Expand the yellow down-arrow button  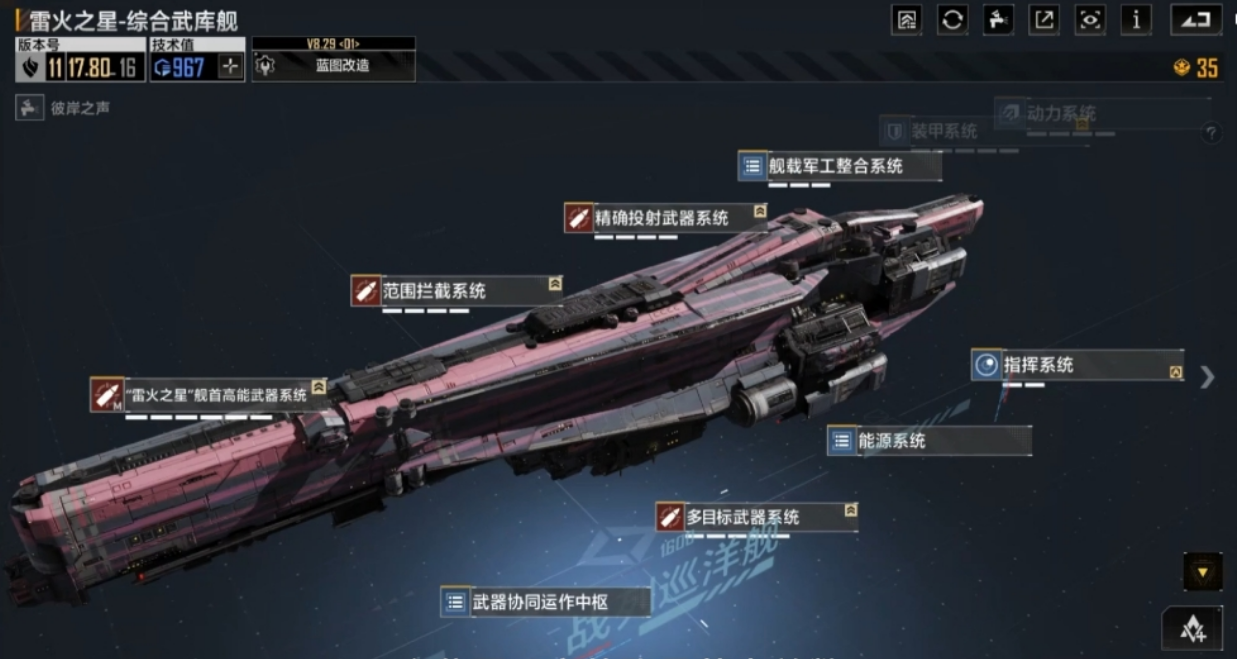[1202, 573]
